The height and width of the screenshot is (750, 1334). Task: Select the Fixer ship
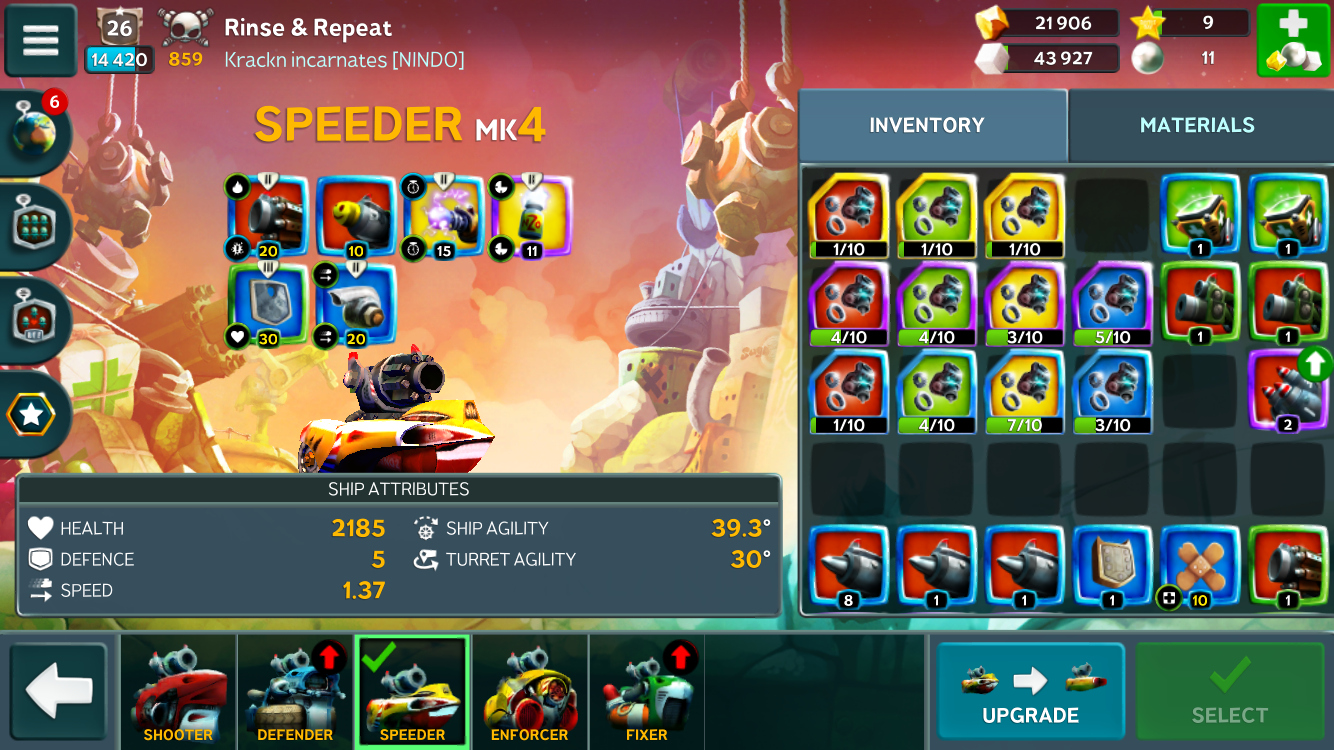[x=646, y=692]
